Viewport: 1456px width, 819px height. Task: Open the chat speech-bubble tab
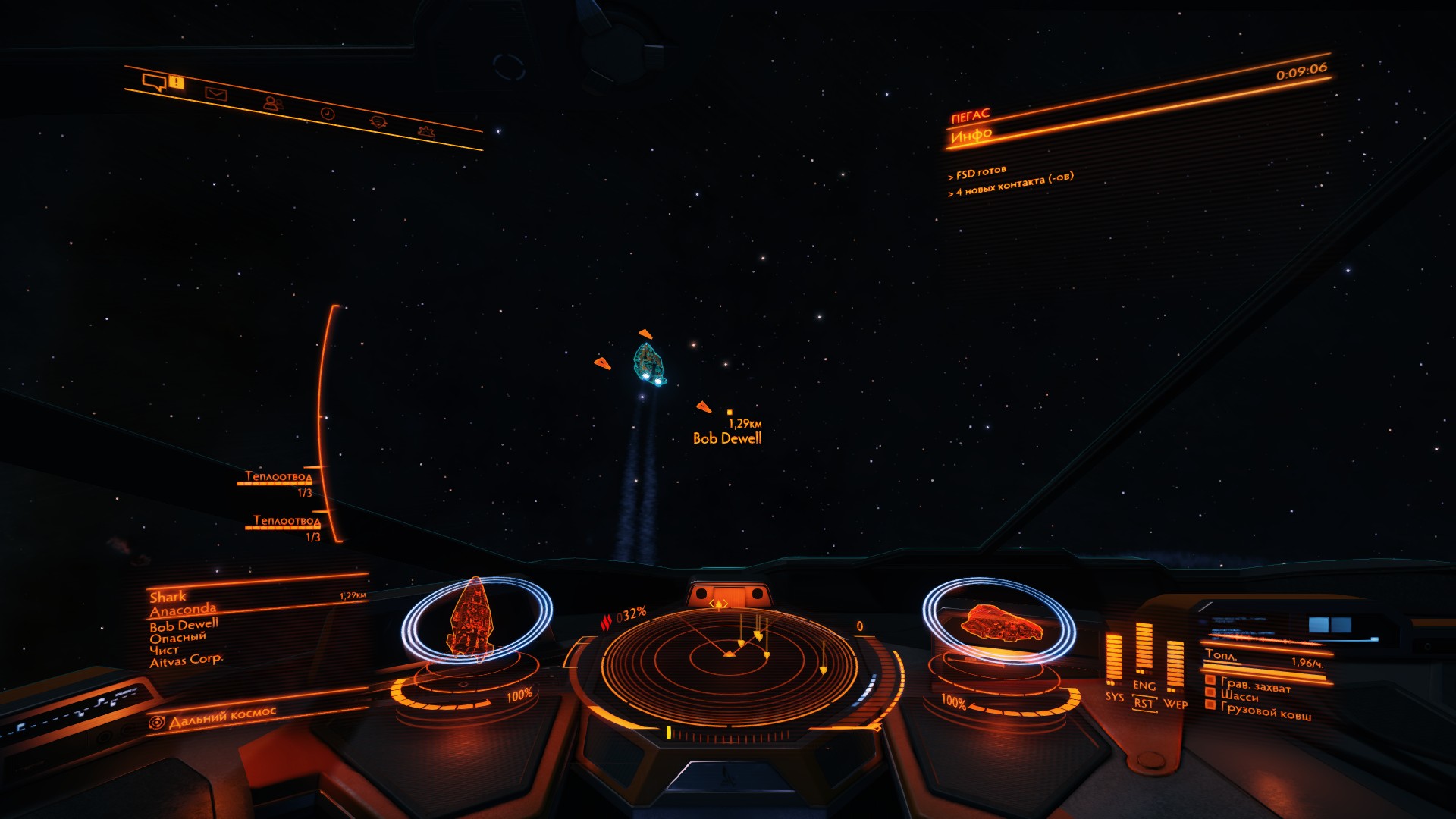coord(154,82)
